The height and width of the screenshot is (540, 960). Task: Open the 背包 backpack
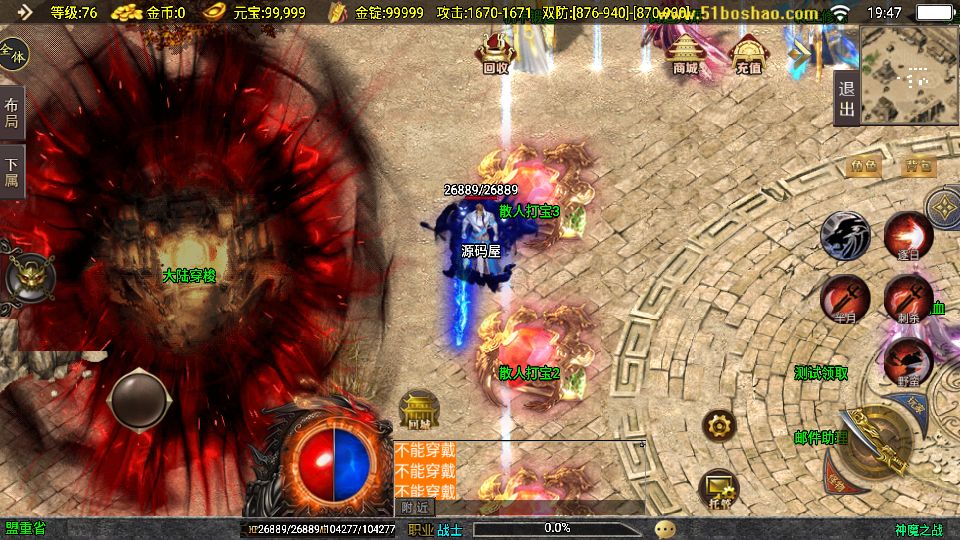[x=918, y=167]
